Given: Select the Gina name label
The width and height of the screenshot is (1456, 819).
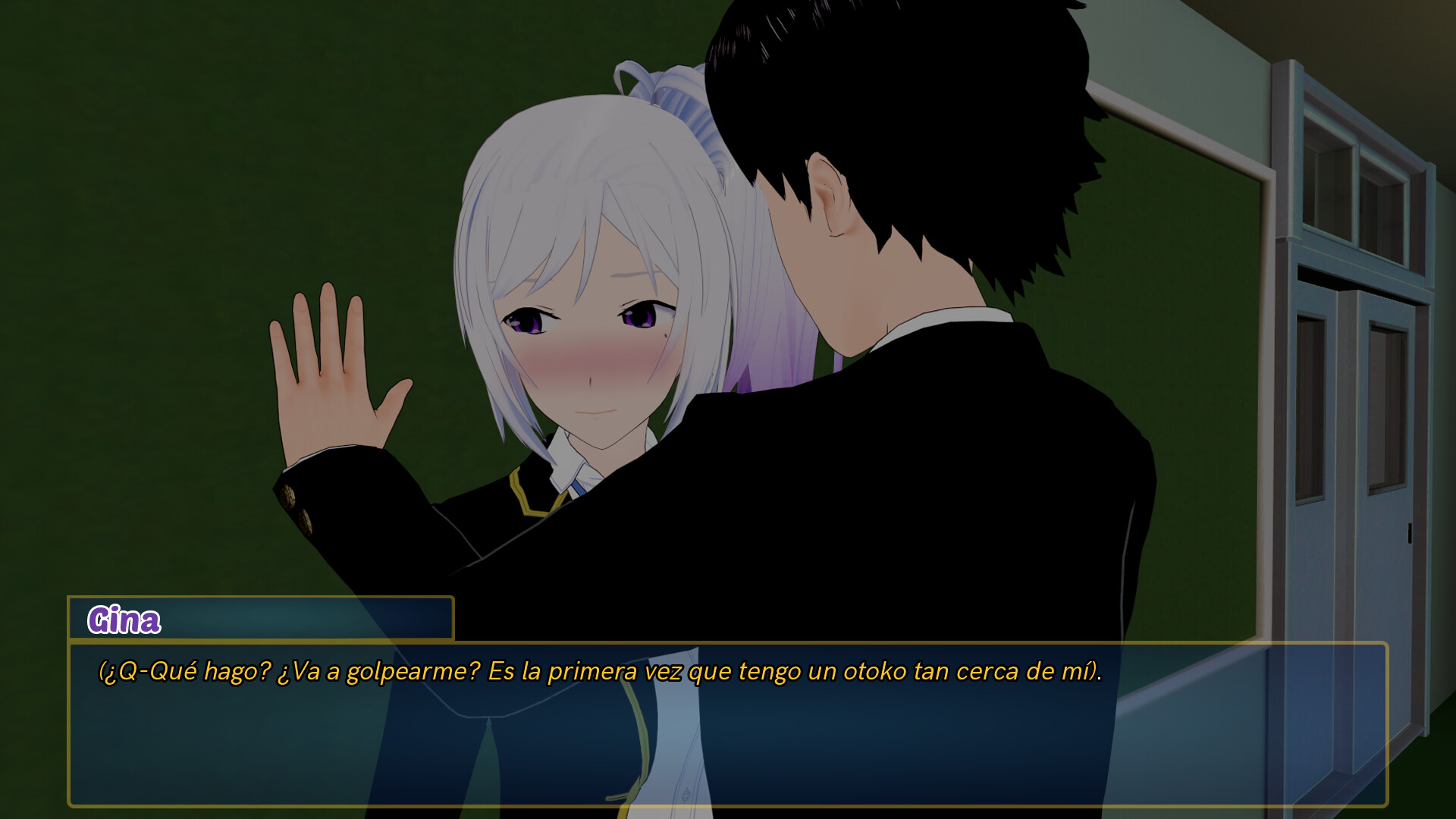Looking at the screenshot, I should (x=125, y=620).
